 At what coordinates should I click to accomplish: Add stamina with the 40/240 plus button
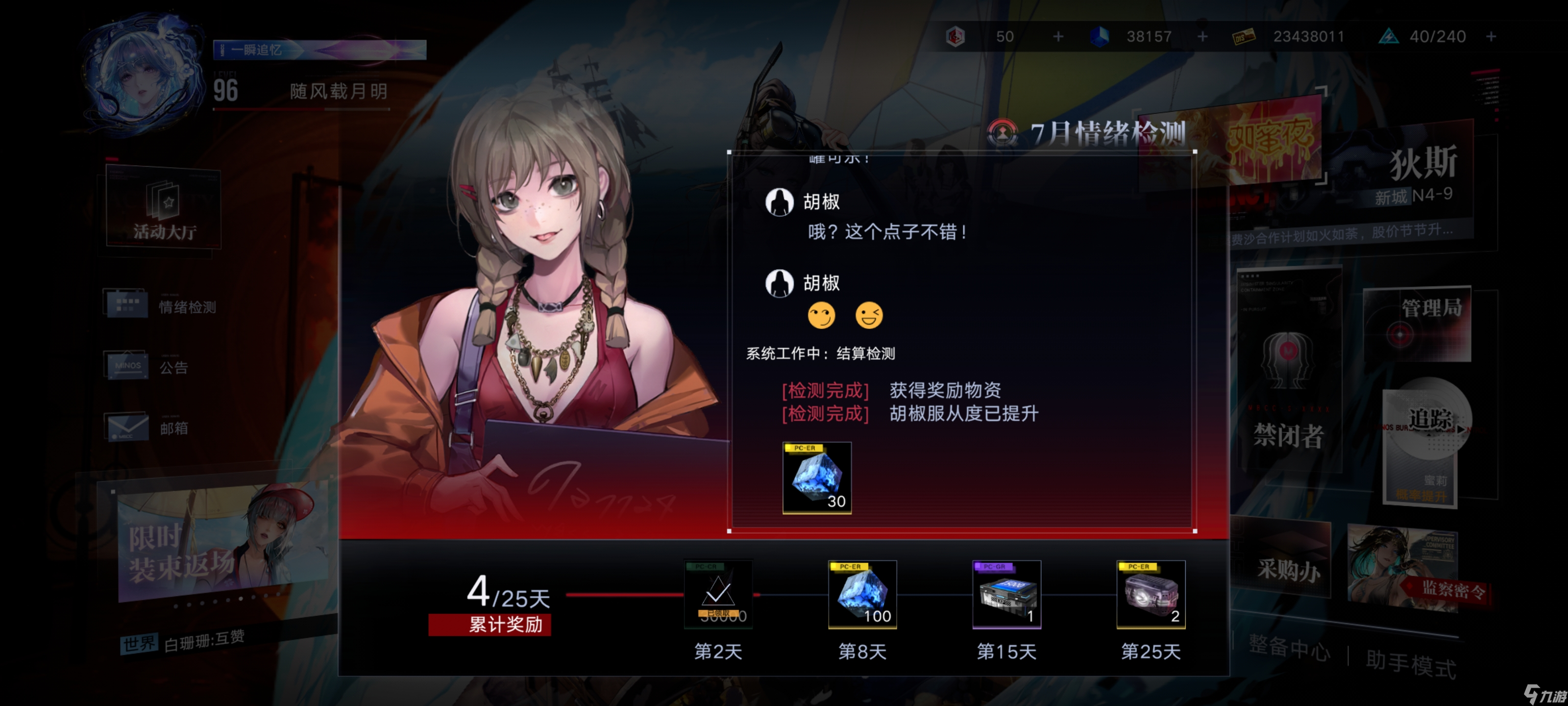point(1491,37)
